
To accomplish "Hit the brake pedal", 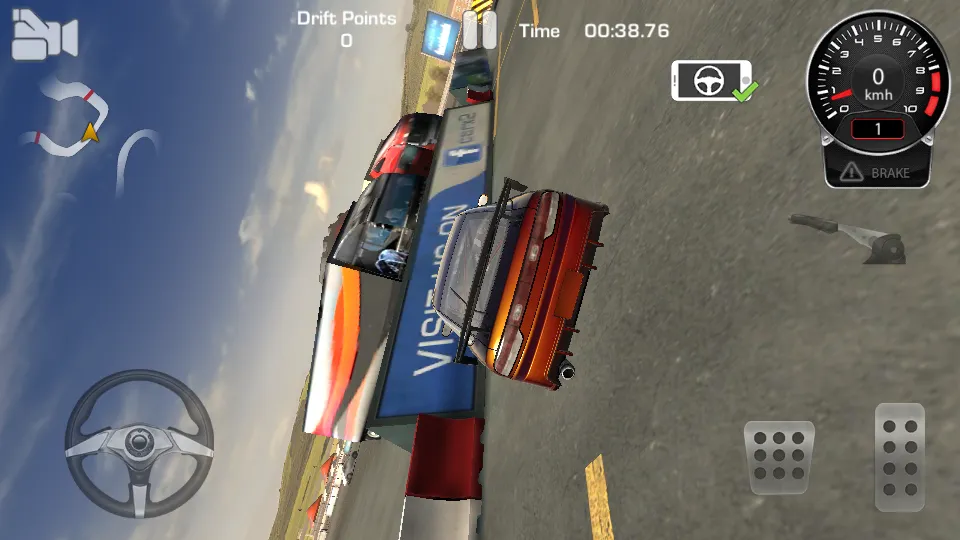I will click(x=781, y=457).
